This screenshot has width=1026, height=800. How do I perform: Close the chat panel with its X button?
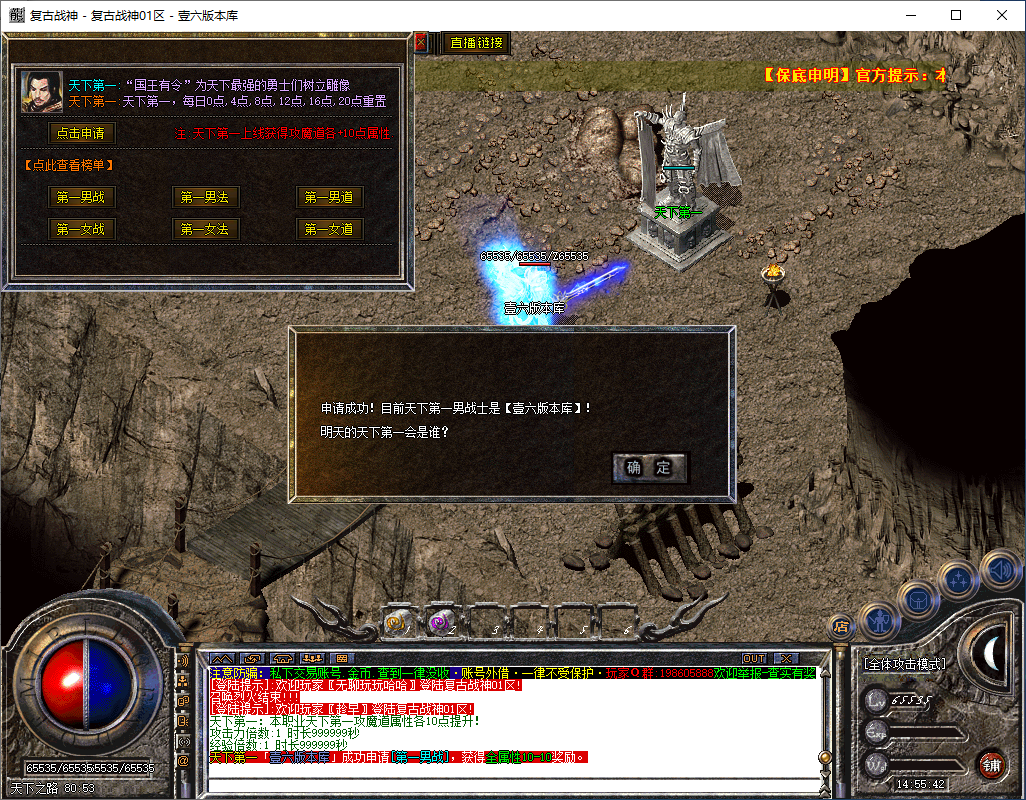tap(786, 658)
